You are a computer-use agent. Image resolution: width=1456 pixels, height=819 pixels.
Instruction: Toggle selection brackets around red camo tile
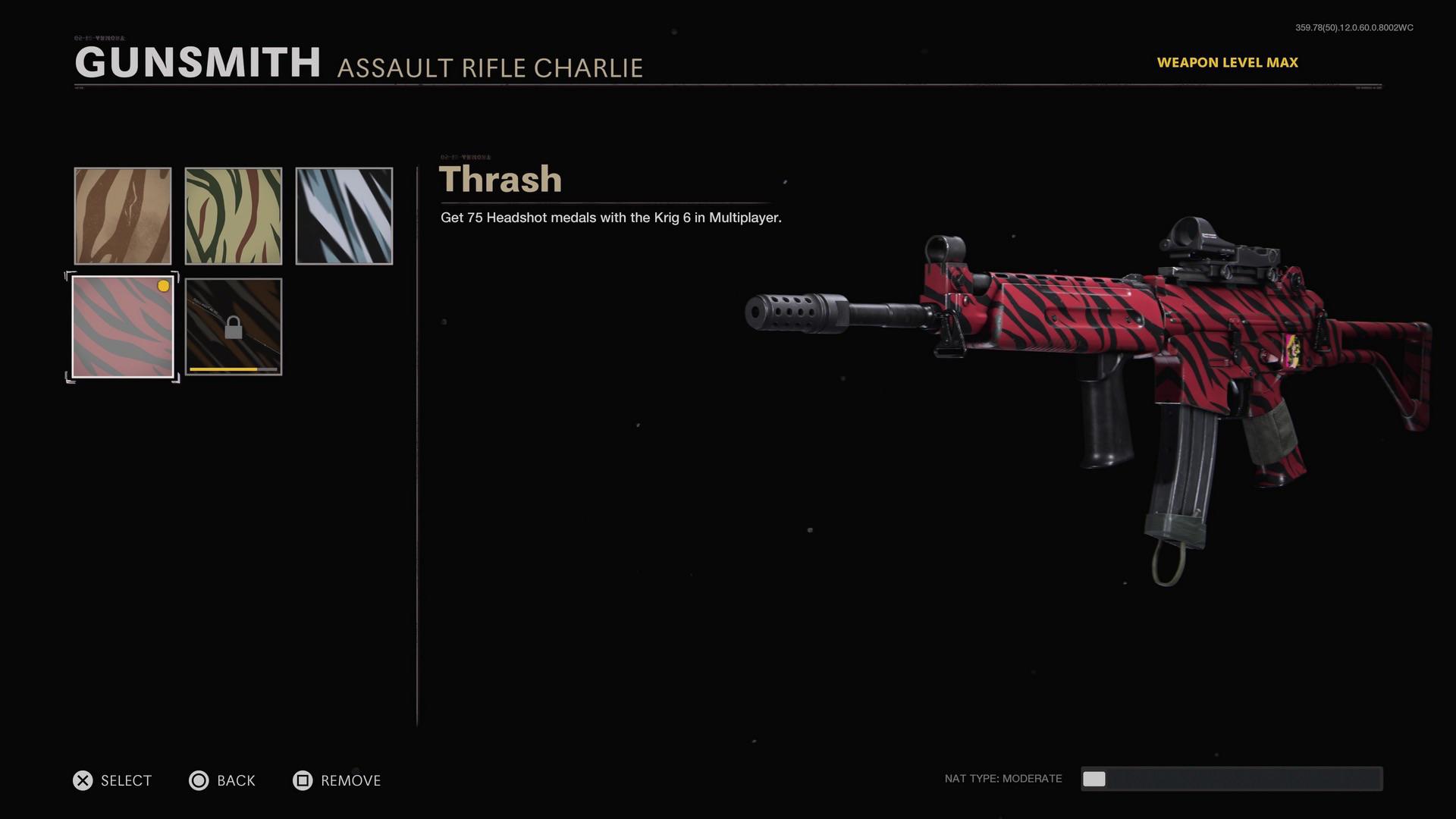tap(123, 326)
